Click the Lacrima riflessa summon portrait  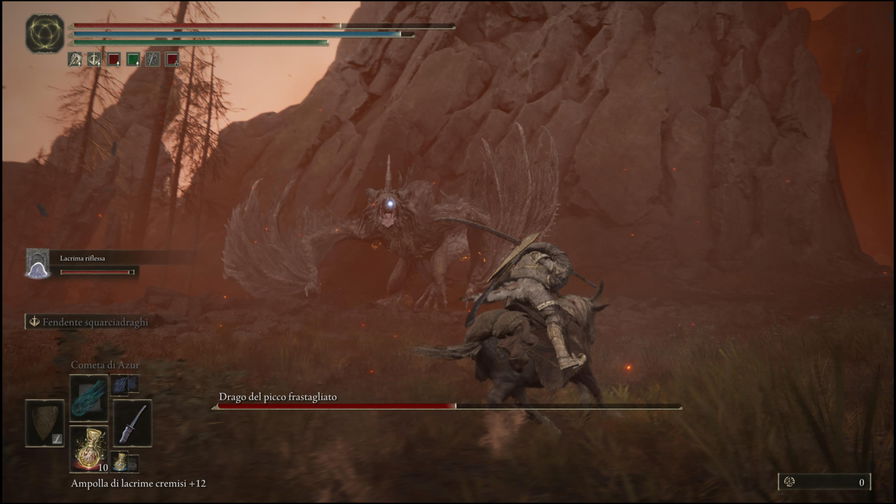tap(38, 263)
